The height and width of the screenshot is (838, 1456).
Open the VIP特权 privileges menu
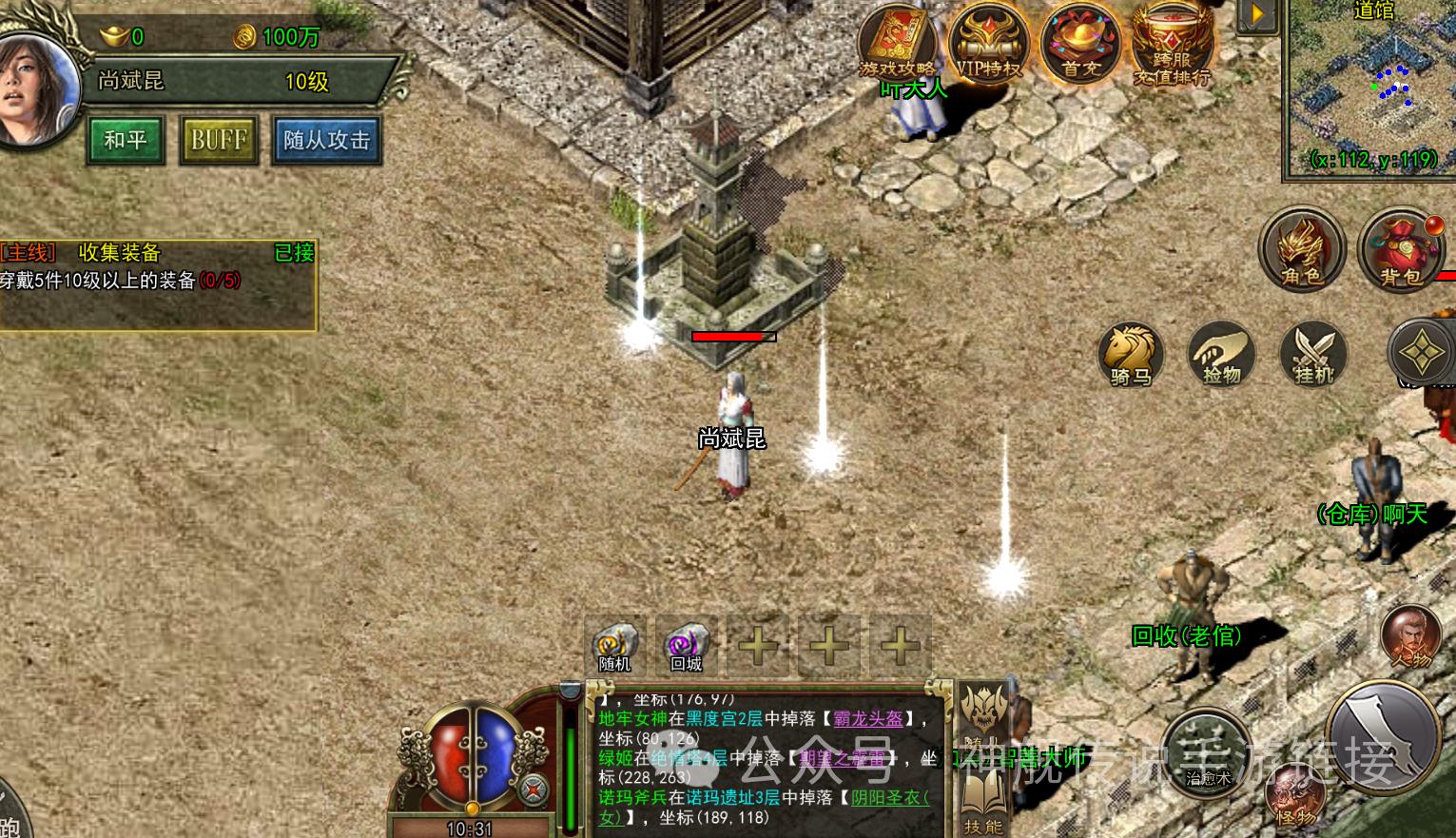[987, 43]
